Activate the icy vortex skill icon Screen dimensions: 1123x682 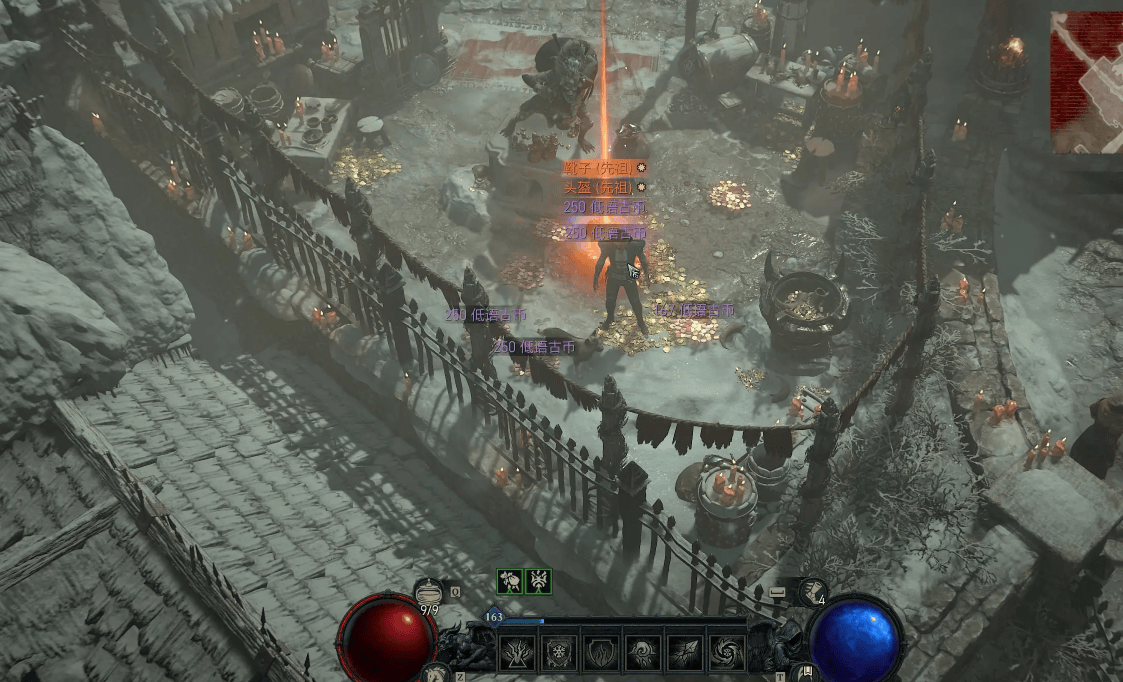point(725,653)
